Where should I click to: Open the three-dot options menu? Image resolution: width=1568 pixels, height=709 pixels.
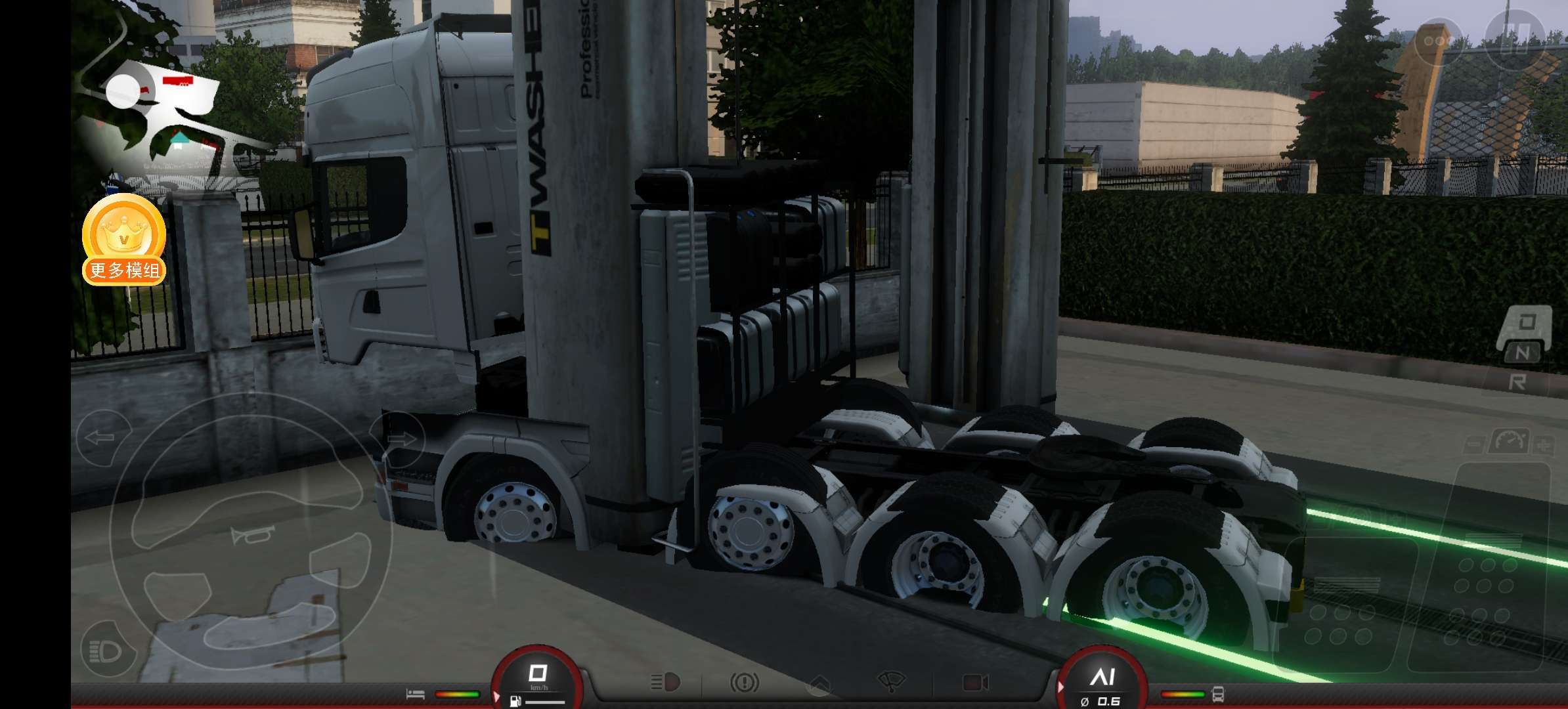click(x=1437, y=41)
